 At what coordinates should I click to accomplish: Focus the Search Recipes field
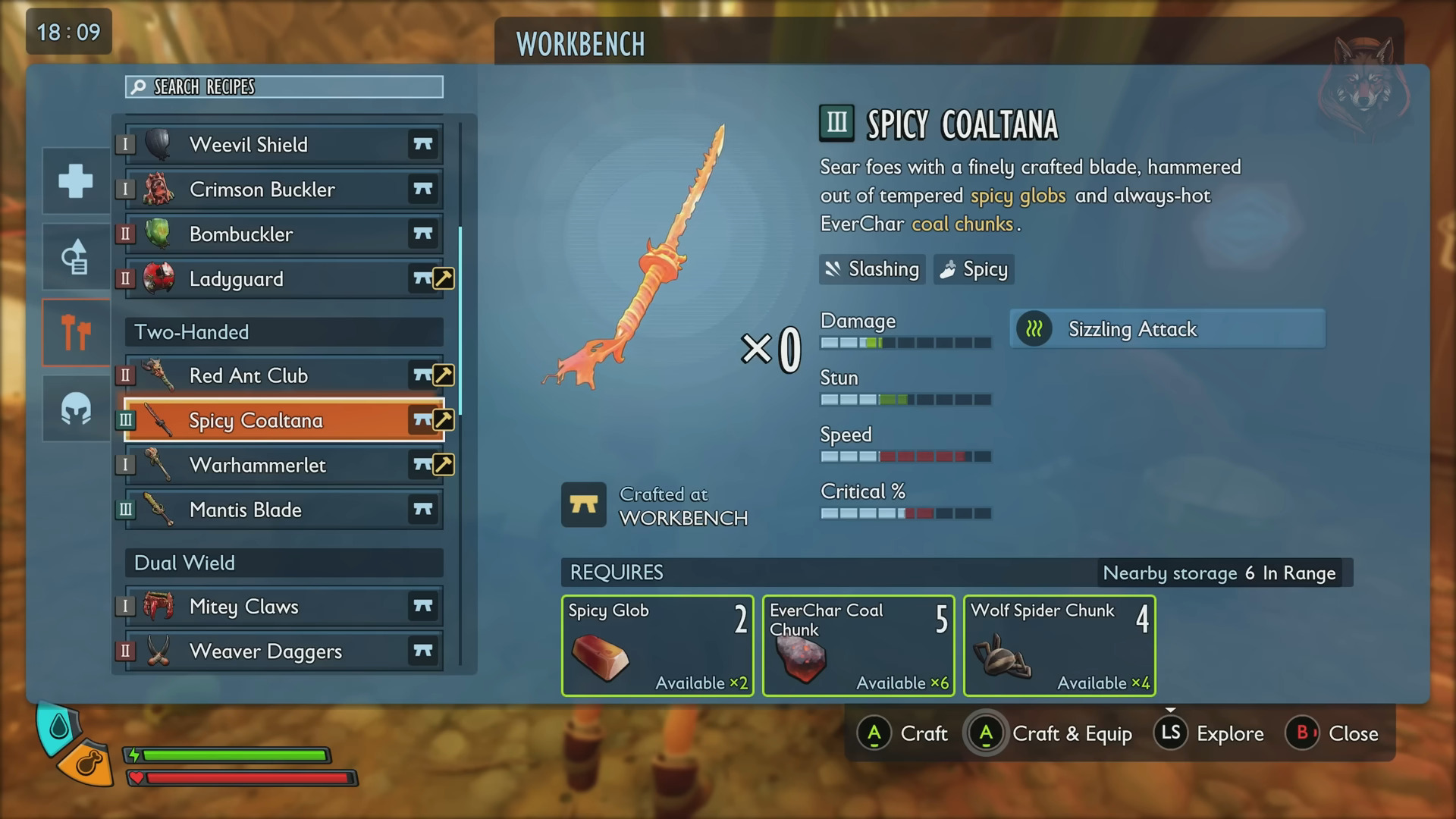tap(284, 87)
